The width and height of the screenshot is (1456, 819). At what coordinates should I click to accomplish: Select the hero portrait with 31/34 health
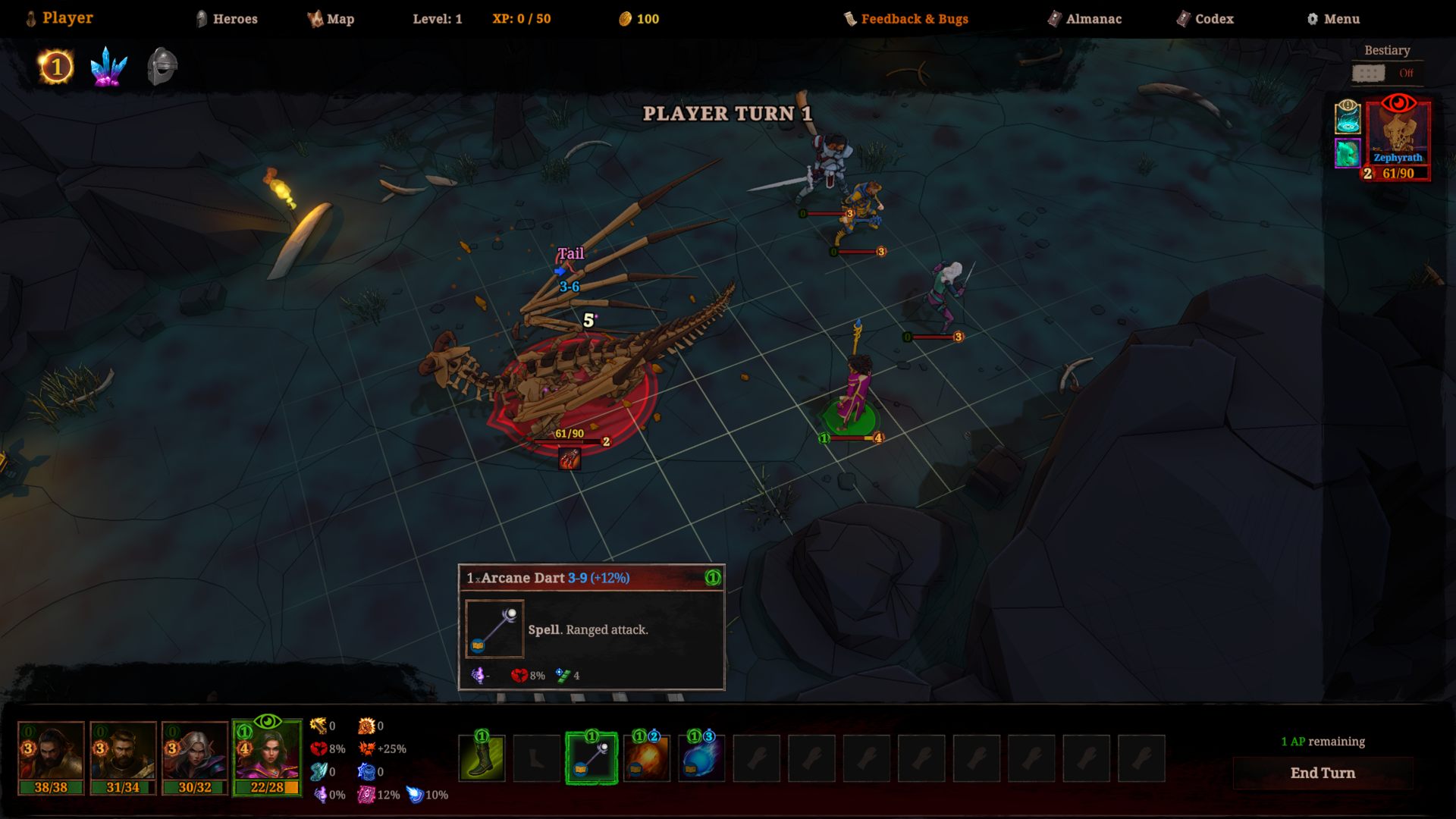point(123,757)
